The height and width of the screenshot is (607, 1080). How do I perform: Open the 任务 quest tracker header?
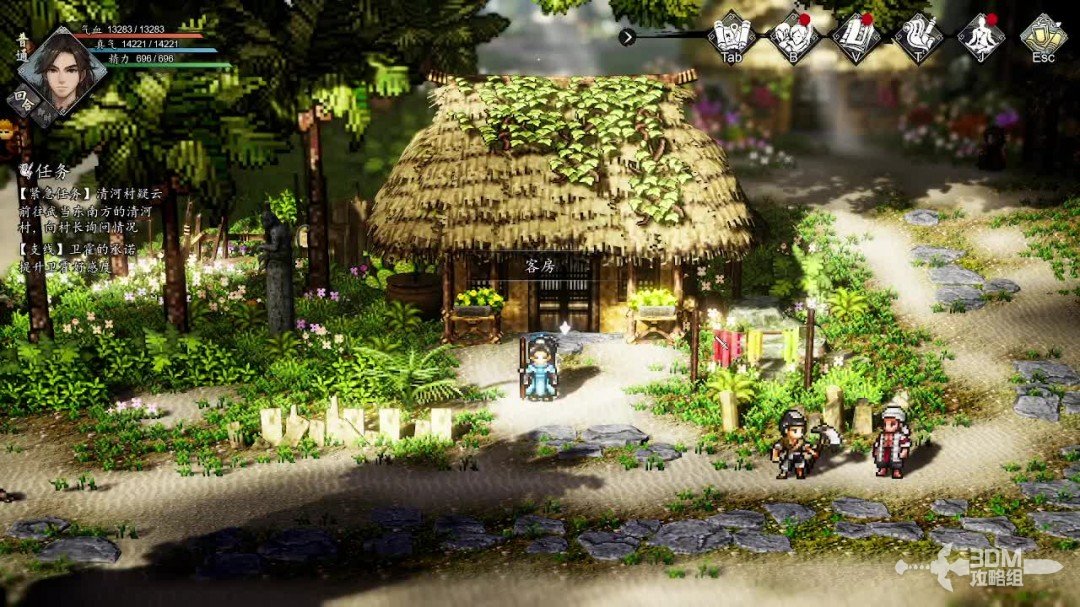pos(42,171)
